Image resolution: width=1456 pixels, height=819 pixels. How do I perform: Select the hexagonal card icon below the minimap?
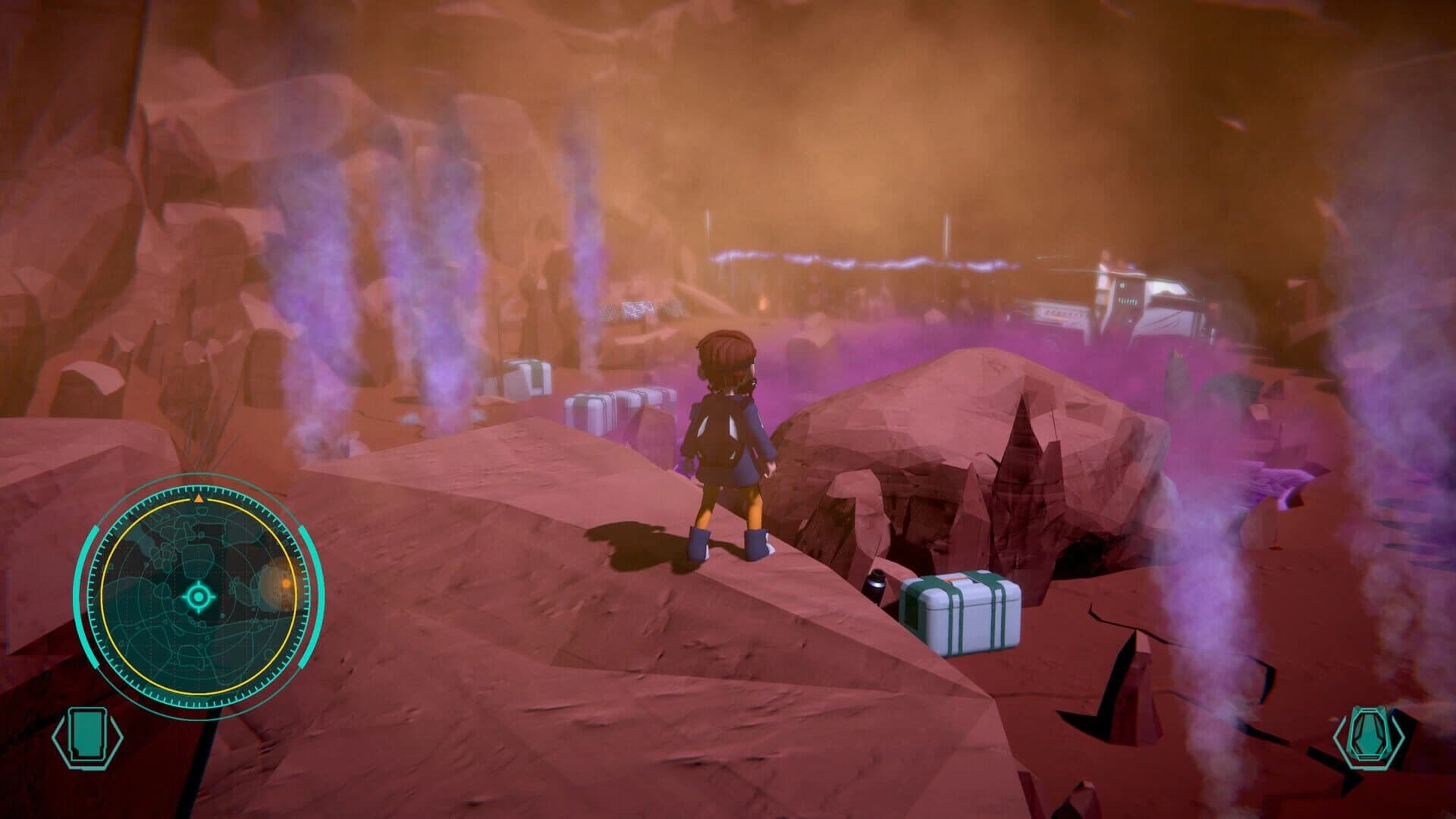[87, 736]
